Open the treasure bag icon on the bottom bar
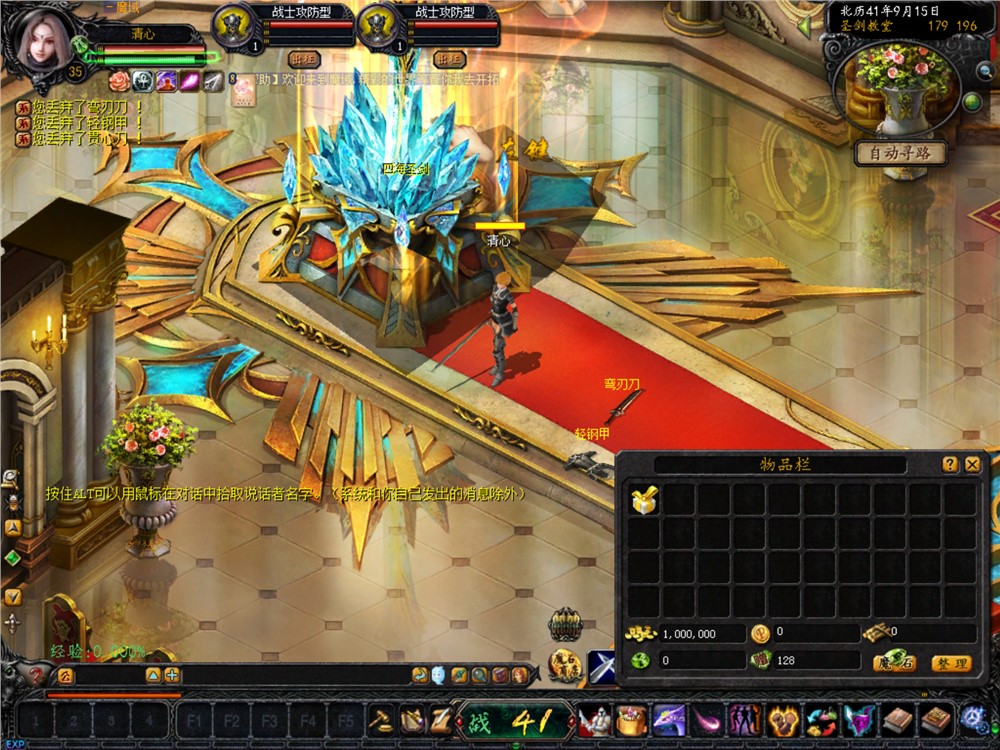The image size is (1000, 750). pos(631,719)
